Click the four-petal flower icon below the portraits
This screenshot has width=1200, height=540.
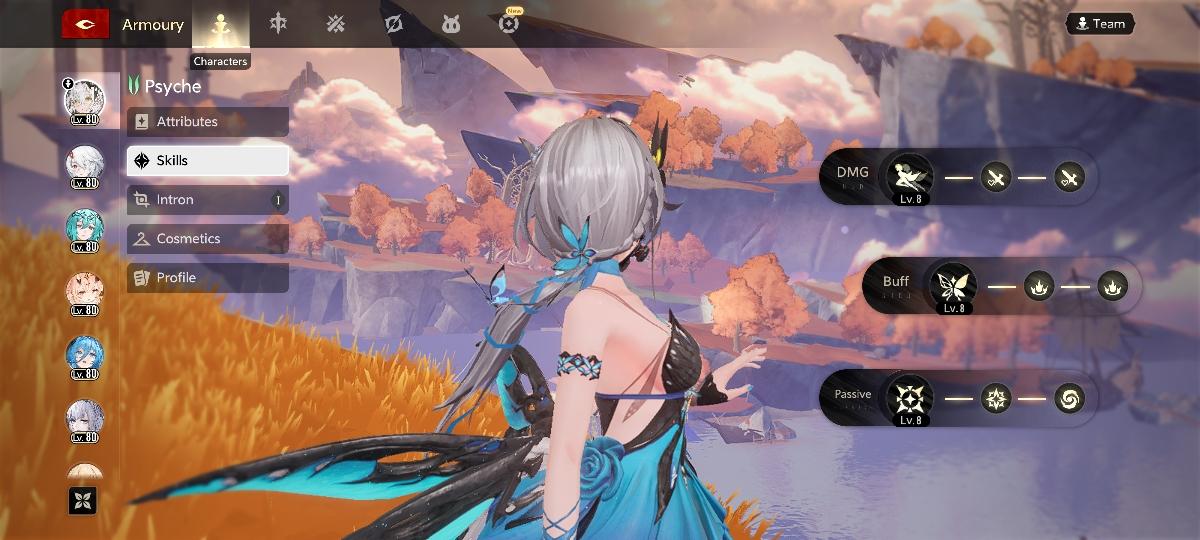coord(82,500)
